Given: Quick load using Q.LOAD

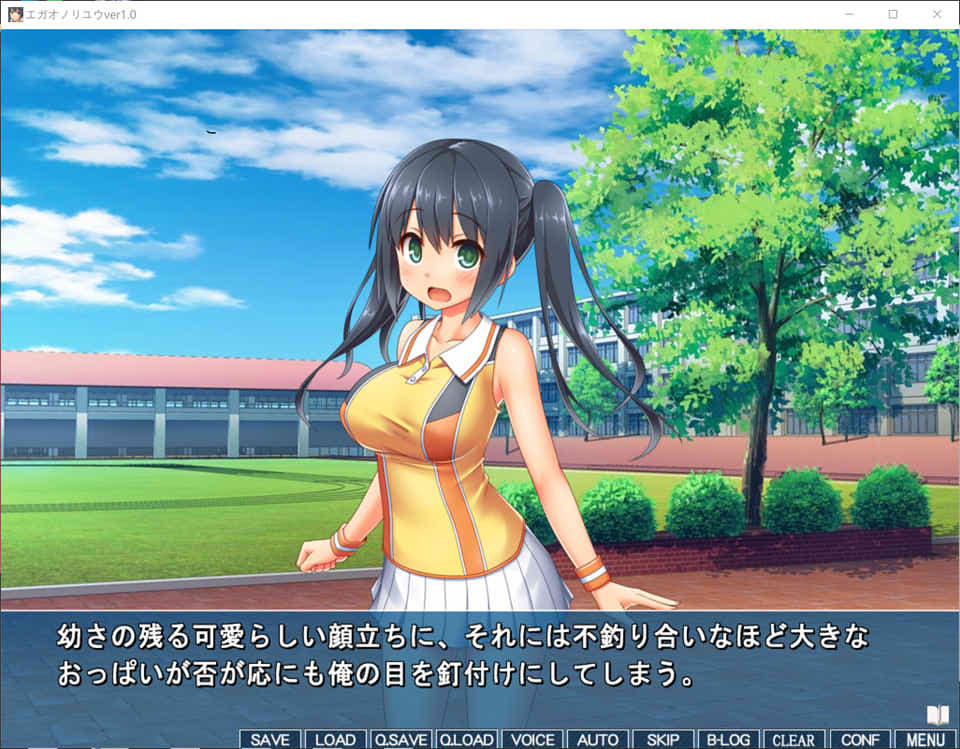Looking at the screenshot, I should [466, 740].
